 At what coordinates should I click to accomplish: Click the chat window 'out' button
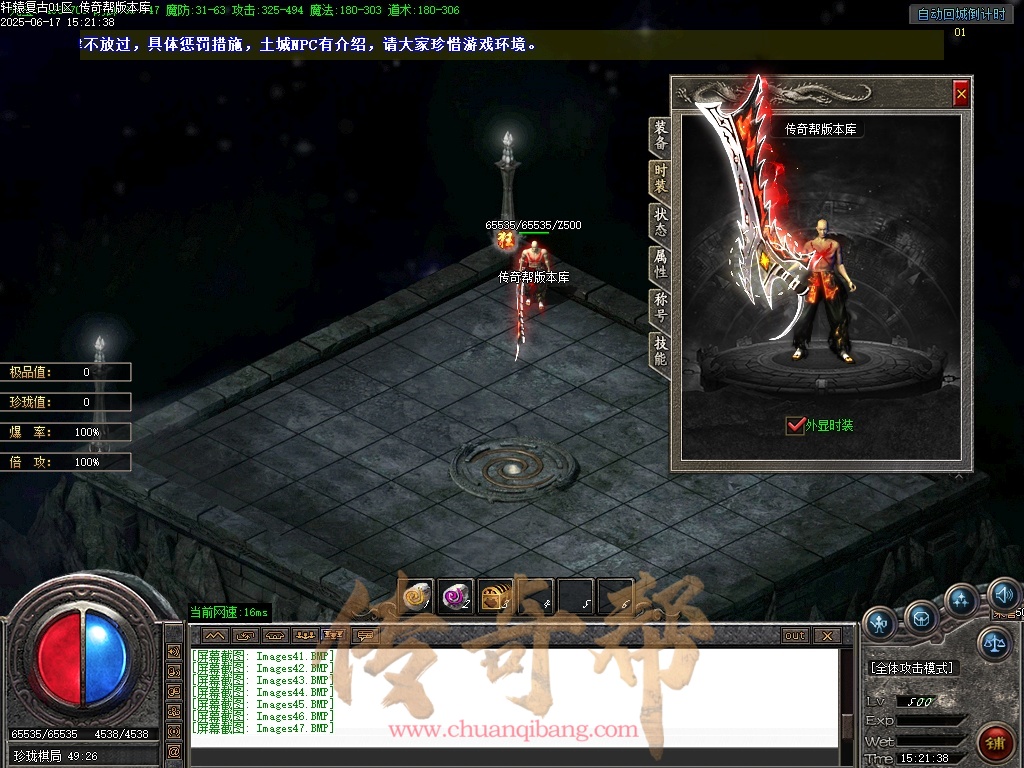tap(795, 636)
